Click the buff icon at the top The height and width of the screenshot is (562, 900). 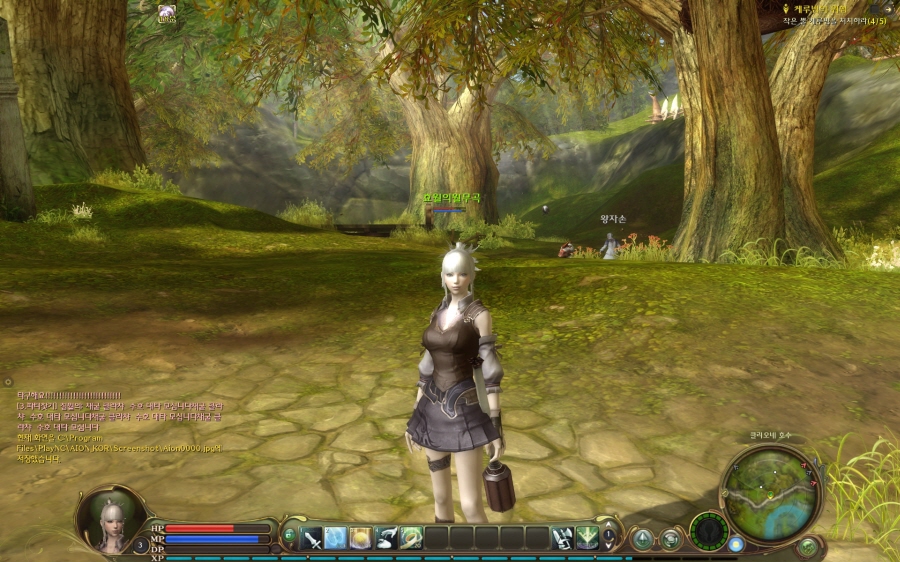pyautogui.click(x=166, y=12)
